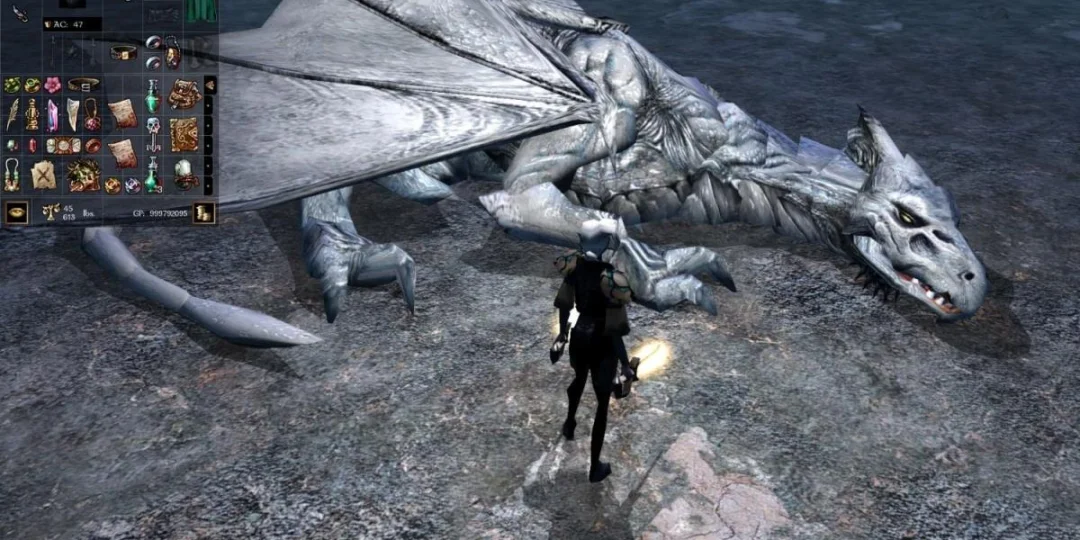Pick the white feather quill item

pos(13,114)
